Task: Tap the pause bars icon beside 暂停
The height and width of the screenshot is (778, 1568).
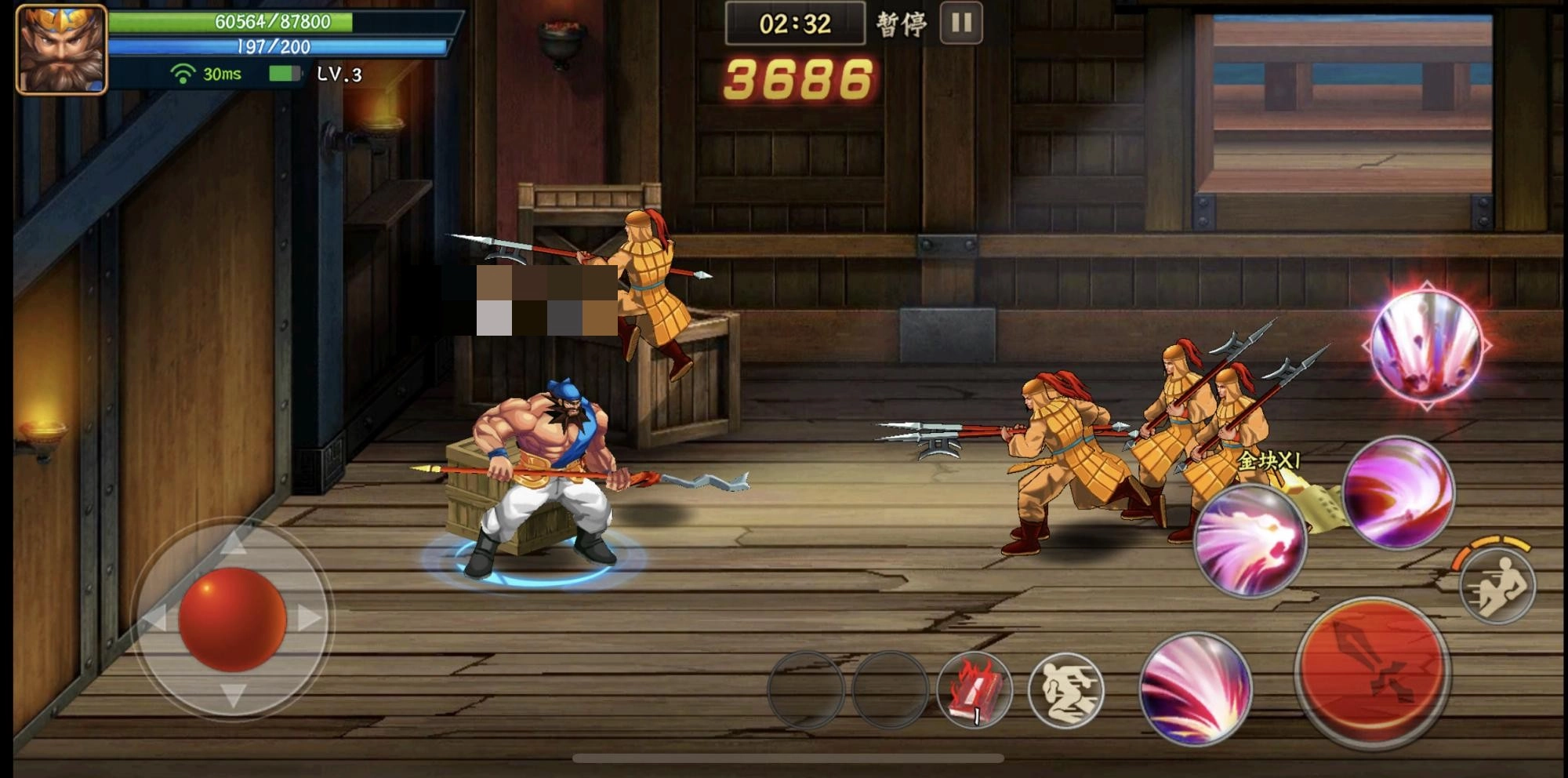Action: point(962,22)
